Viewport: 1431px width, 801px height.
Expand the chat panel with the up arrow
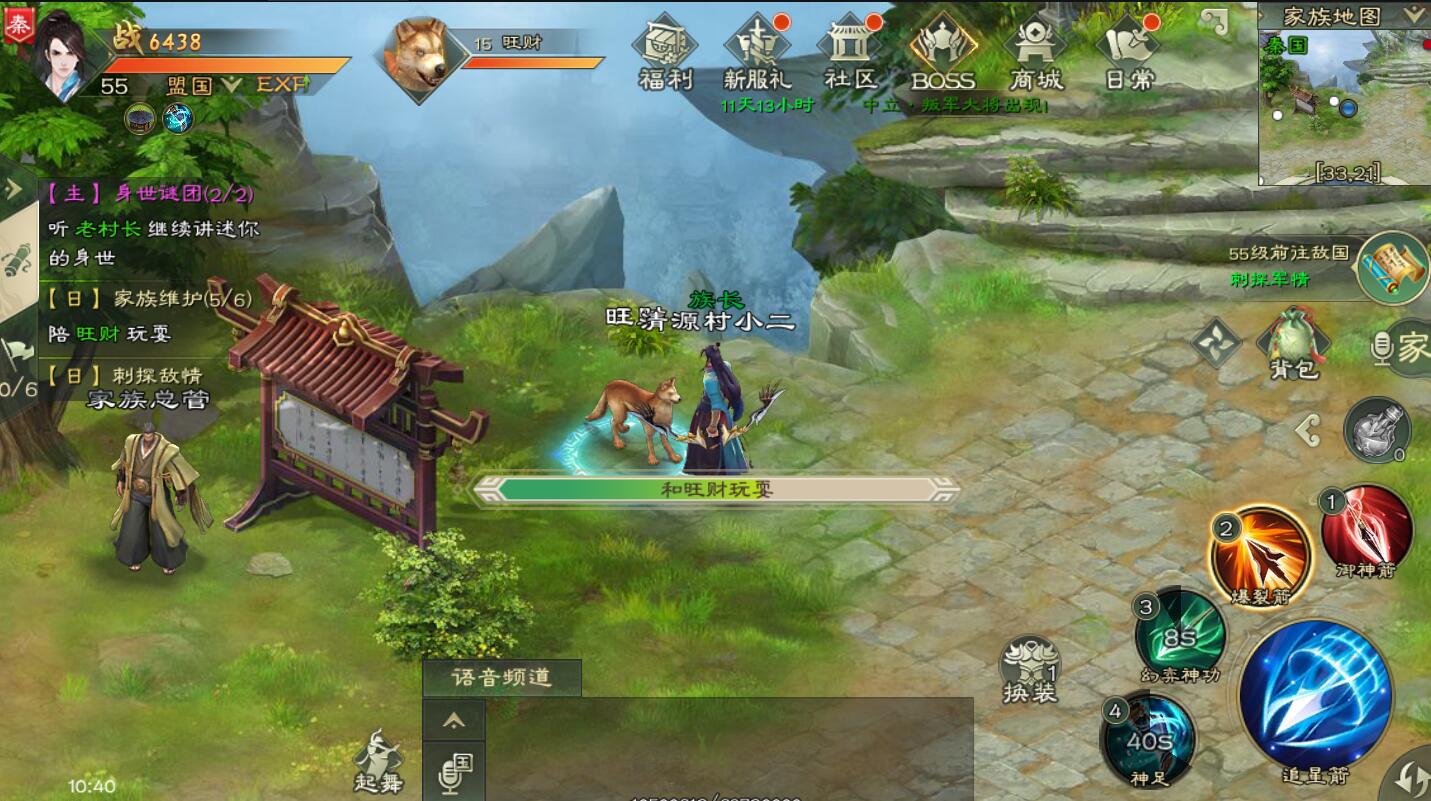pos(454,720)
